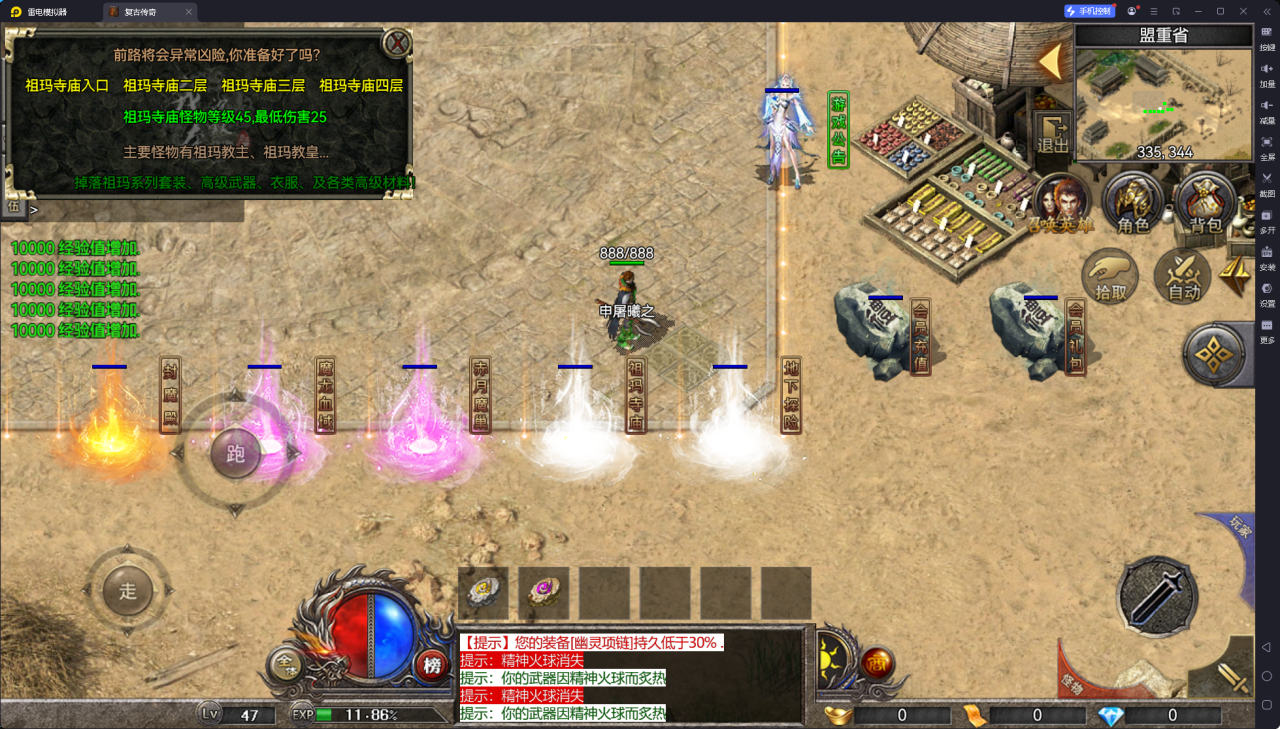
Task: Tap the 拾取 pickup button
Action: [x=1110, y=275]
